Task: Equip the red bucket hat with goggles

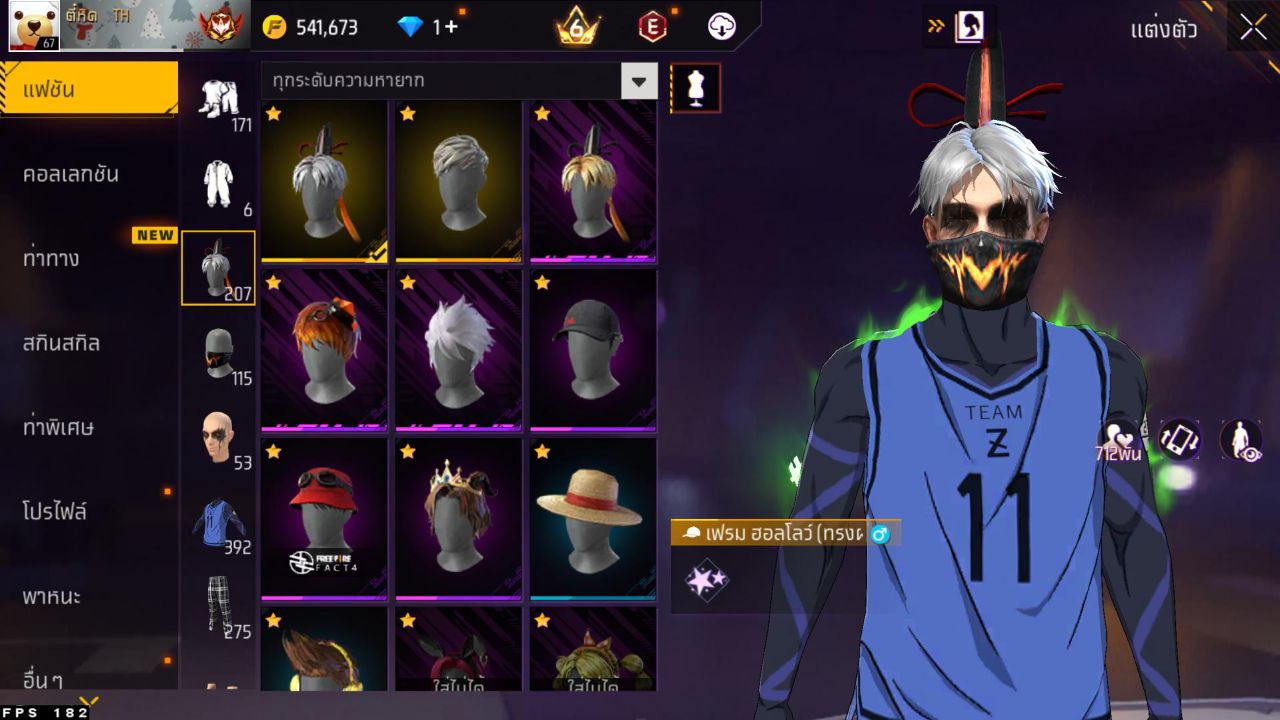Action: click(324, 517)
